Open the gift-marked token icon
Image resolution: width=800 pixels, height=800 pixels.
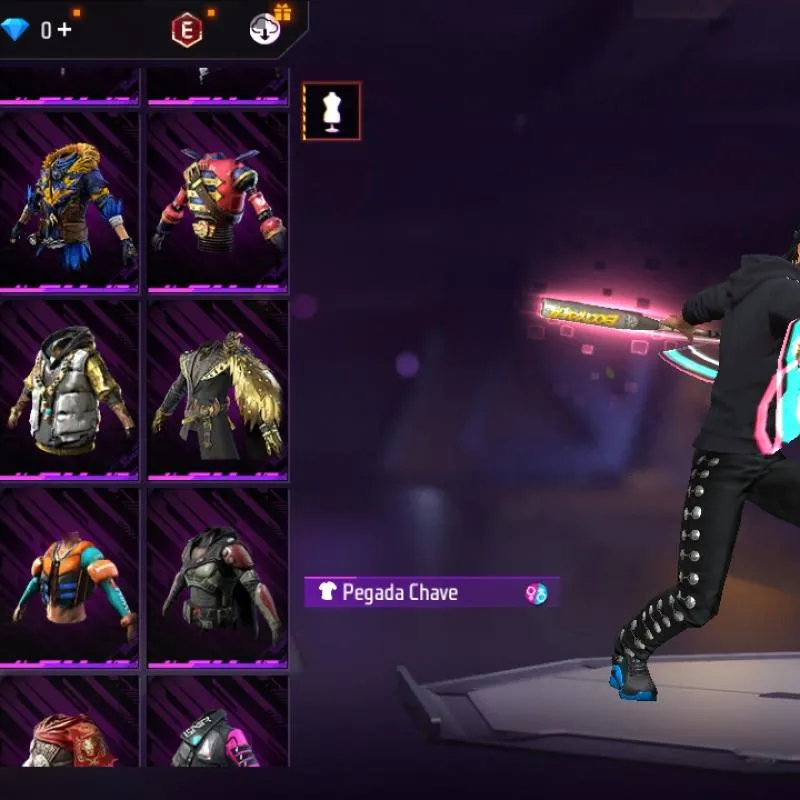(264, 29)
